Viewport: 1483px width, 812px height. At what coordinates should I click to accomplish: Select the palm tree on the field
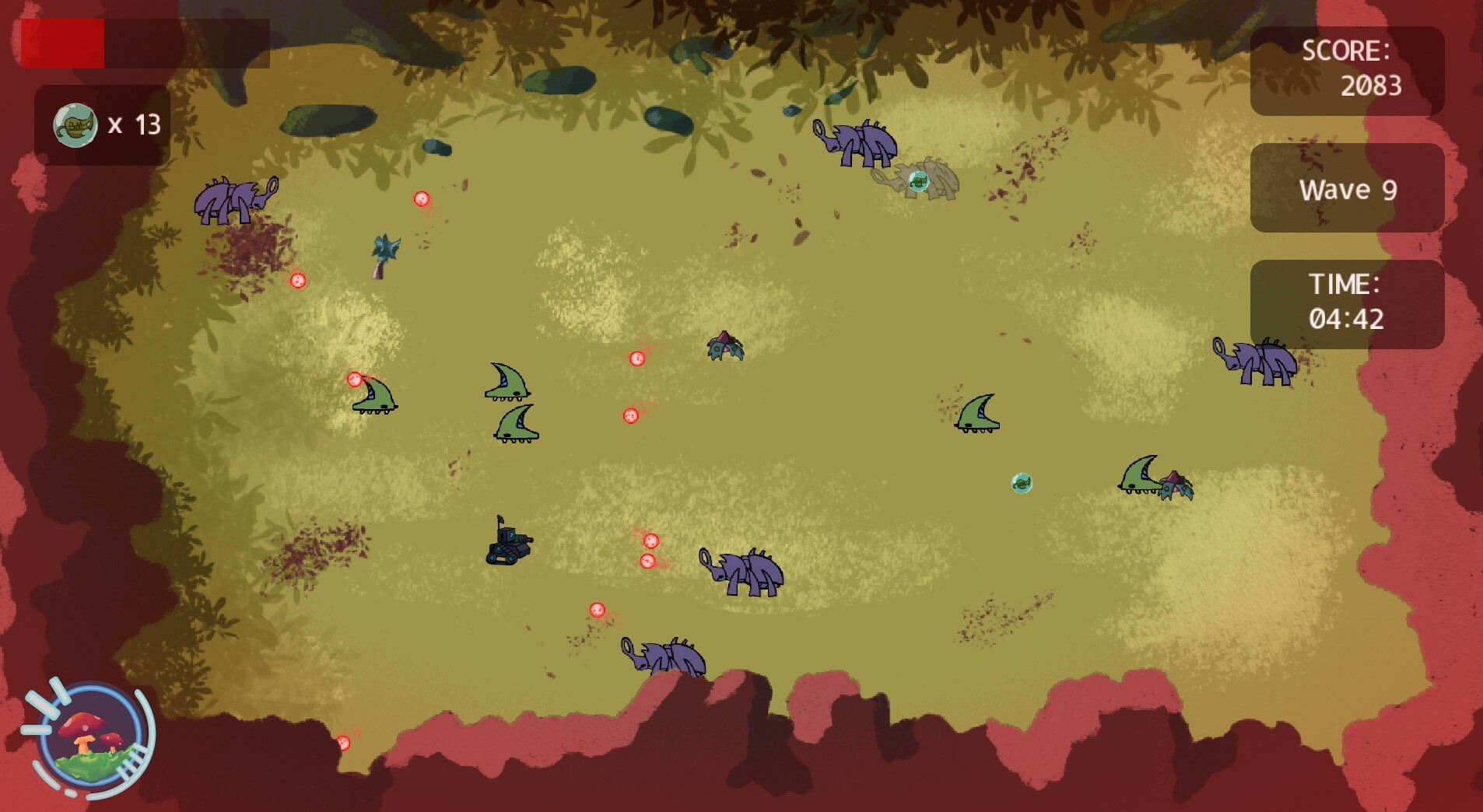(x=384, y=253)
